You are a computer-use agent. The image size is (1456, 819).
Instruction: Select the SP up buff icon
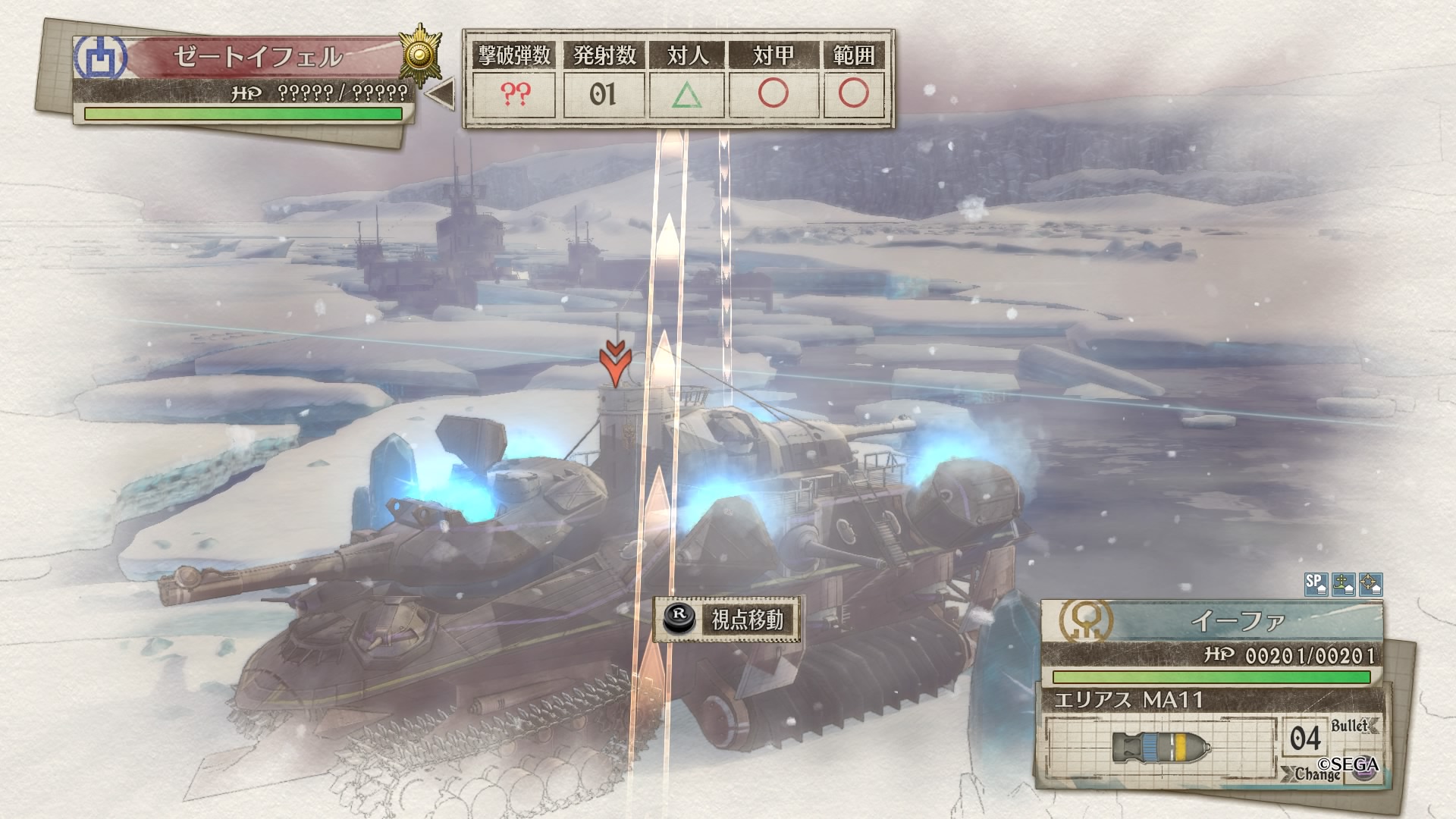pyautogui.click(x=1315, y=584)
